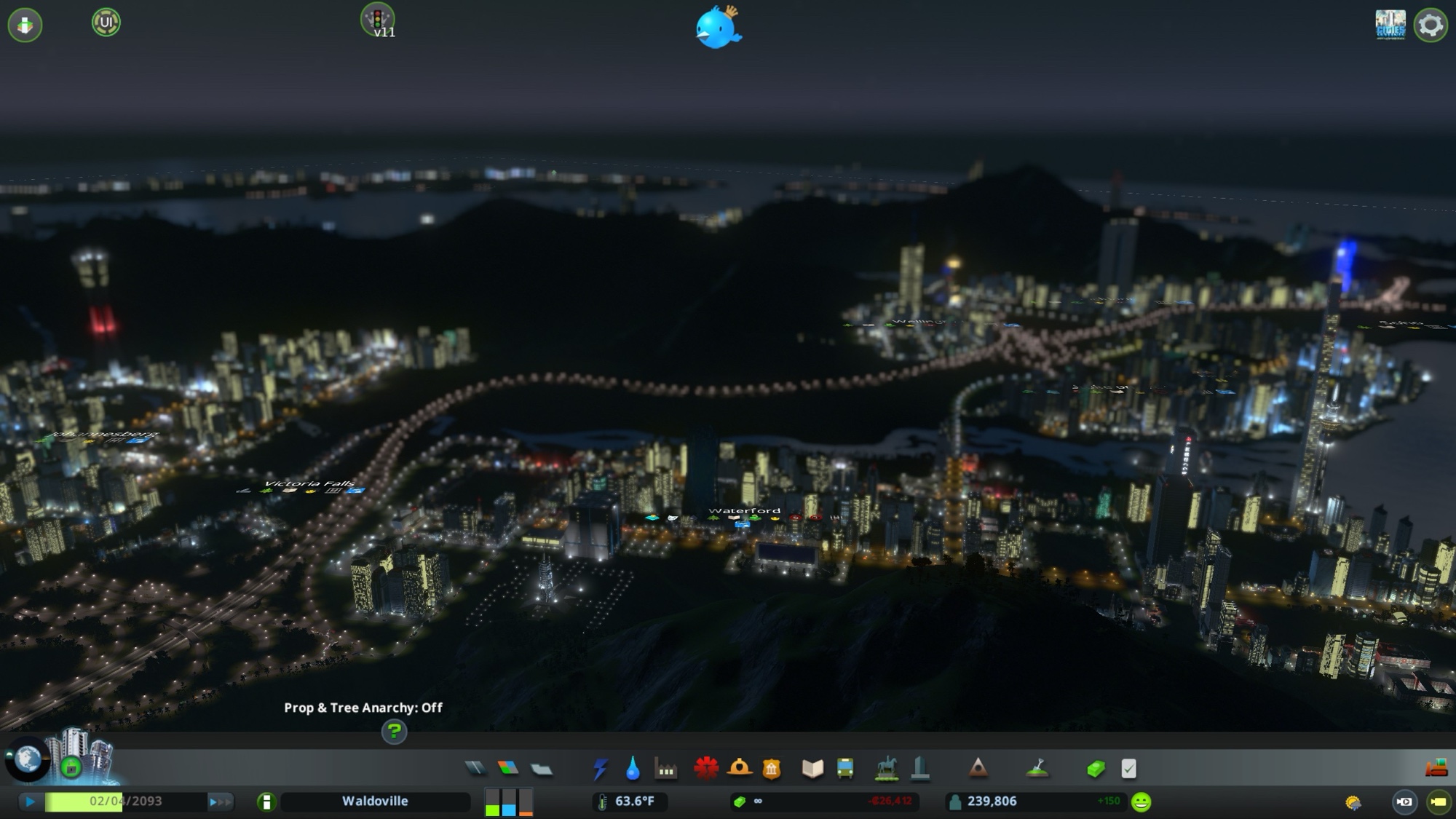The image size is (1456, 819).
Task: Open the Water and Sewage droplet menu
Action: point(633,768)
